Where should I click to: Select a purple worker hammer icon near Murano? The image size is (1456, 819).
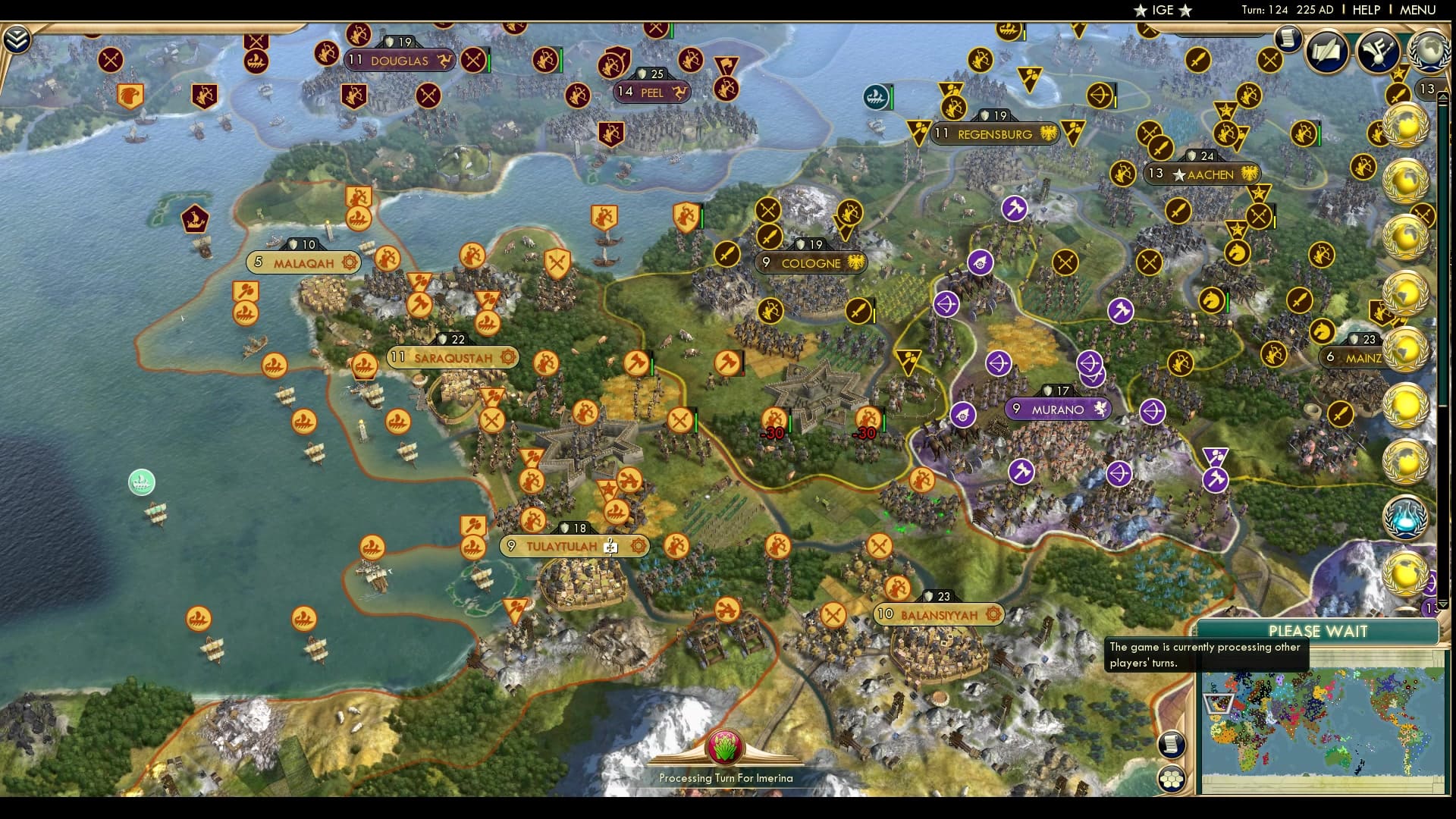(1022, 471)
